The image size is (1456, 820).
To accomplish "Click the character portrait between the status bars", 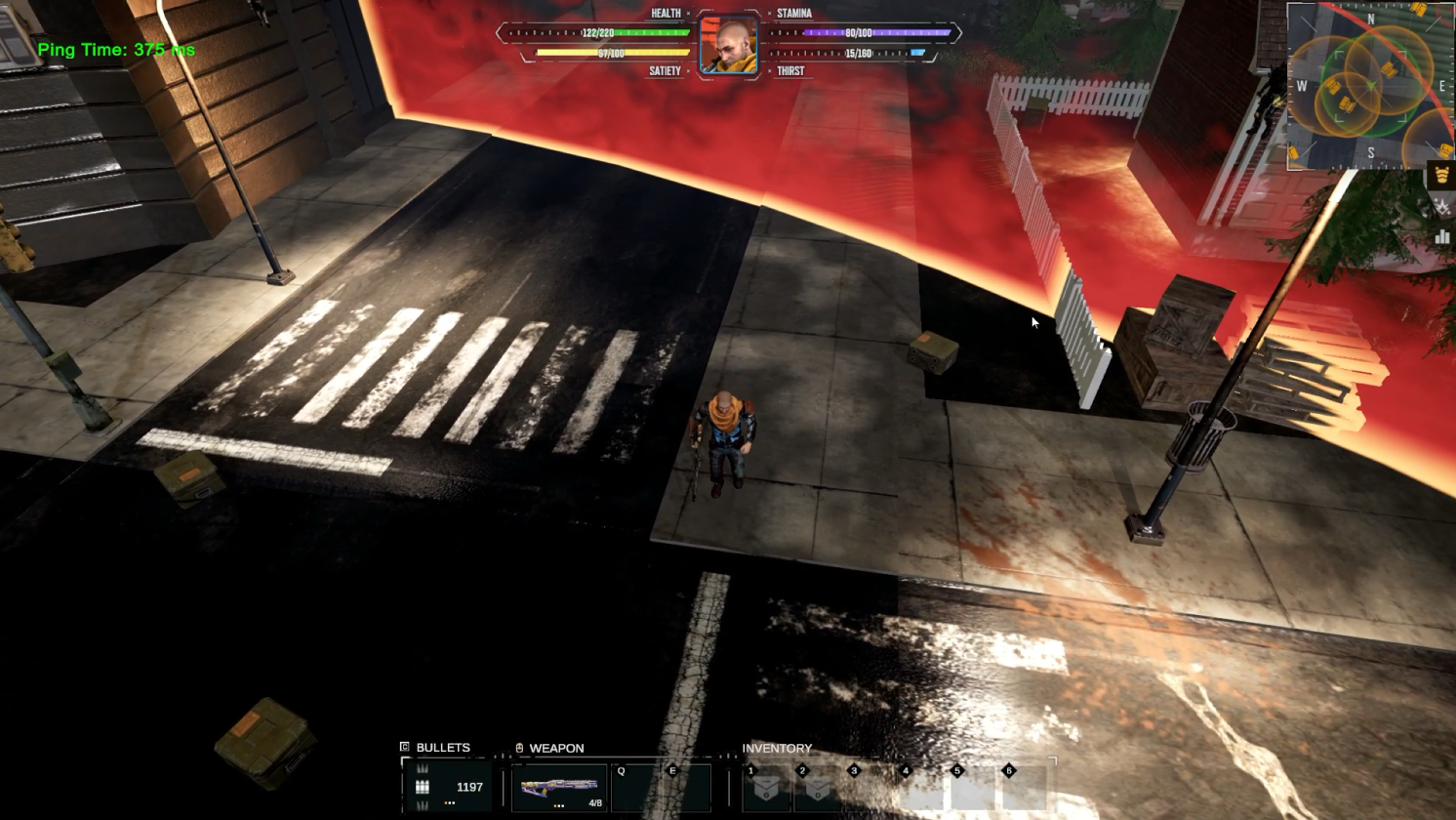I will (x=728, y=43).
